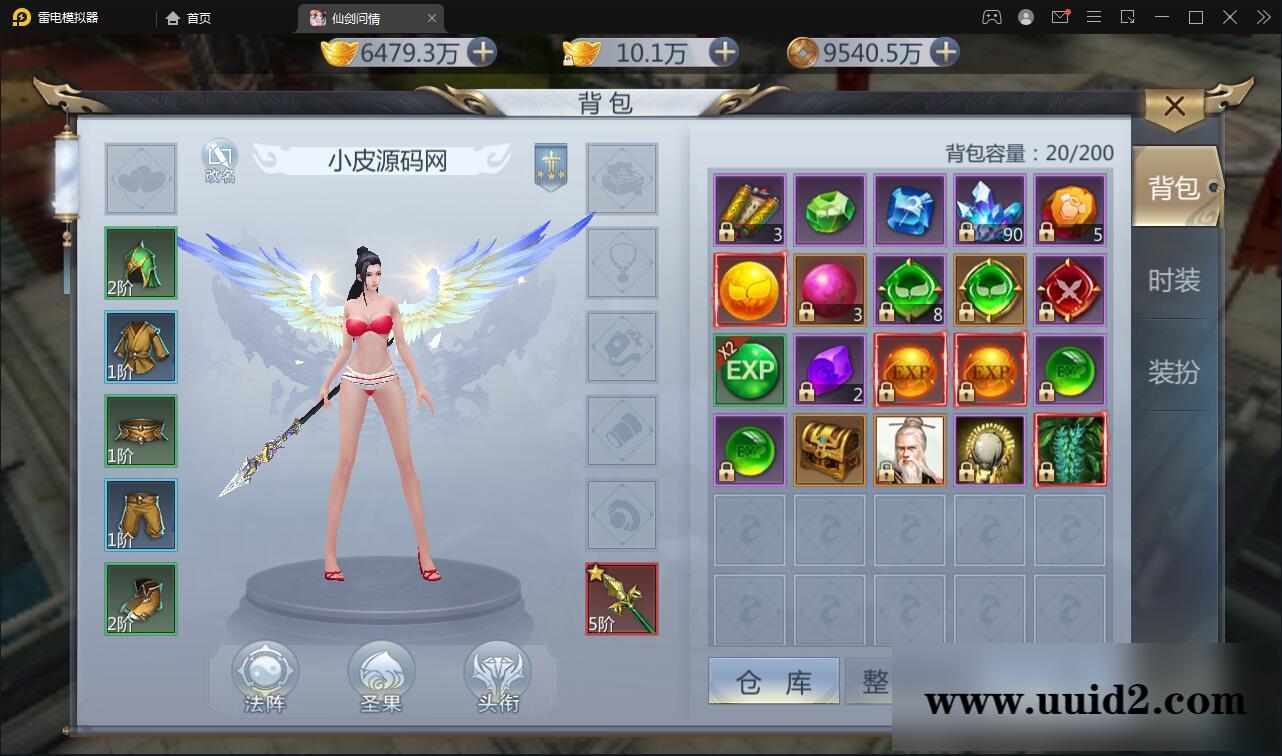
Task: Open the LDPlayer hamburger menu icon
Action: [1094, 17]
